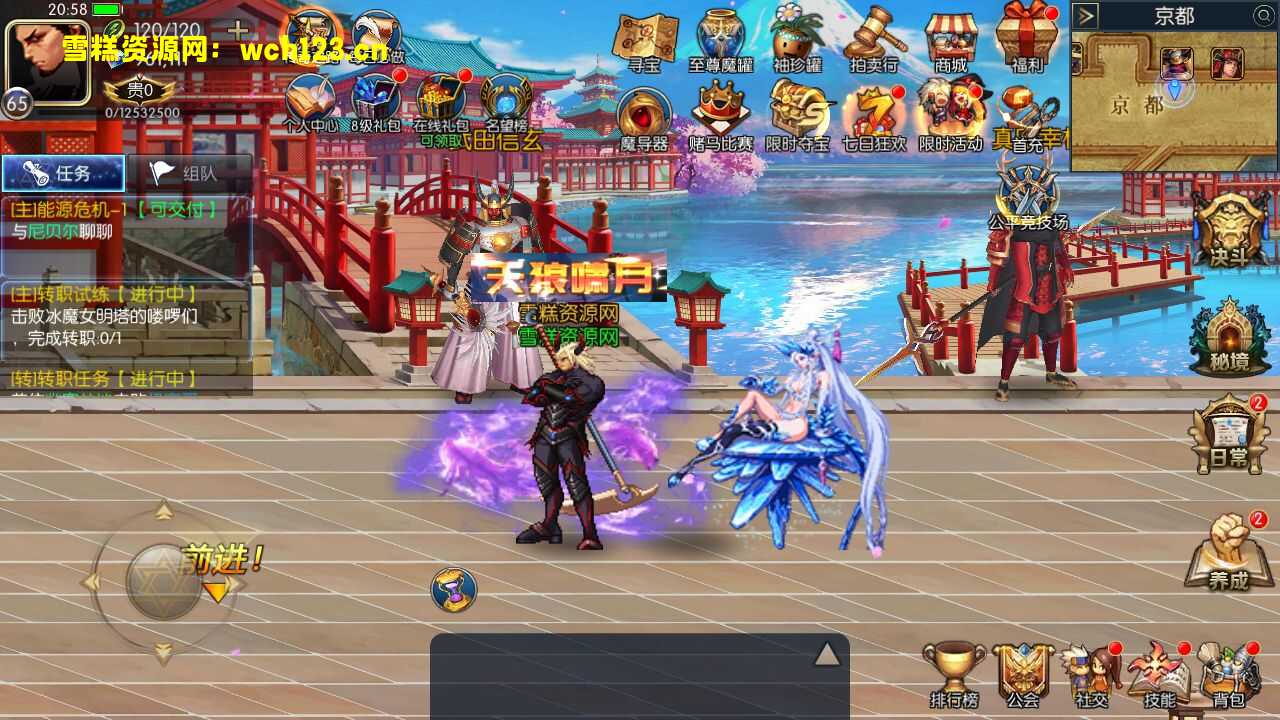Screen dimensions: 1280x720
Task: Open the 福利 gift box rewards
Action: (x=1027, y=40)
